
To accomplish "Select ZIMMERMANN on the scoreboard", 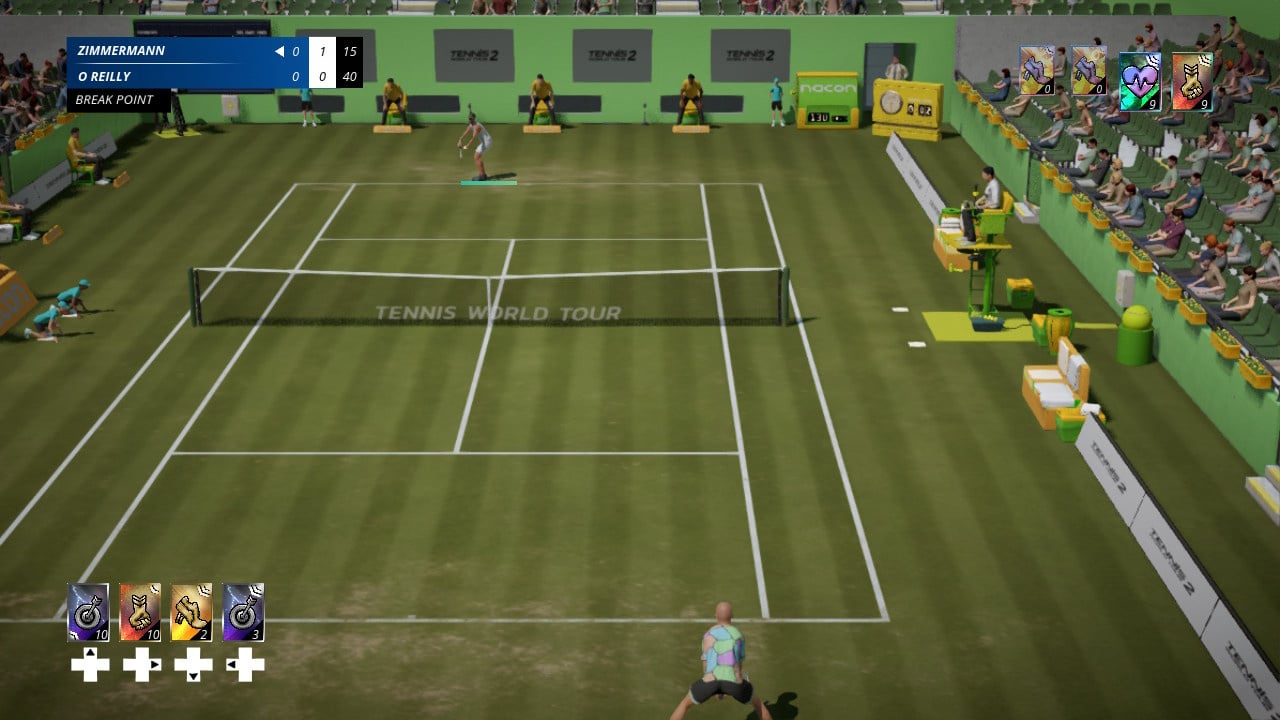I will pos(120,51).
